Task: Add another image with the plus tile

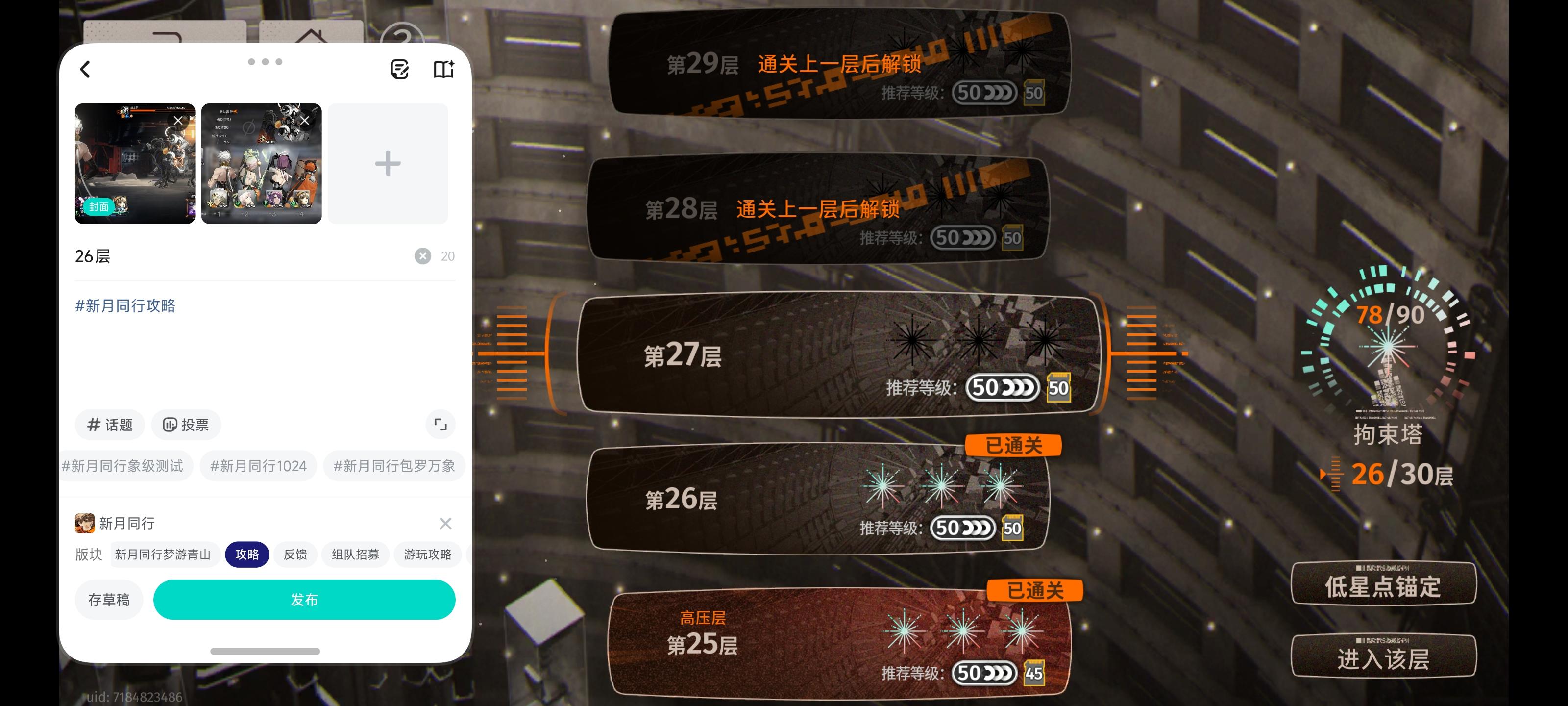Action: (388, 163)
